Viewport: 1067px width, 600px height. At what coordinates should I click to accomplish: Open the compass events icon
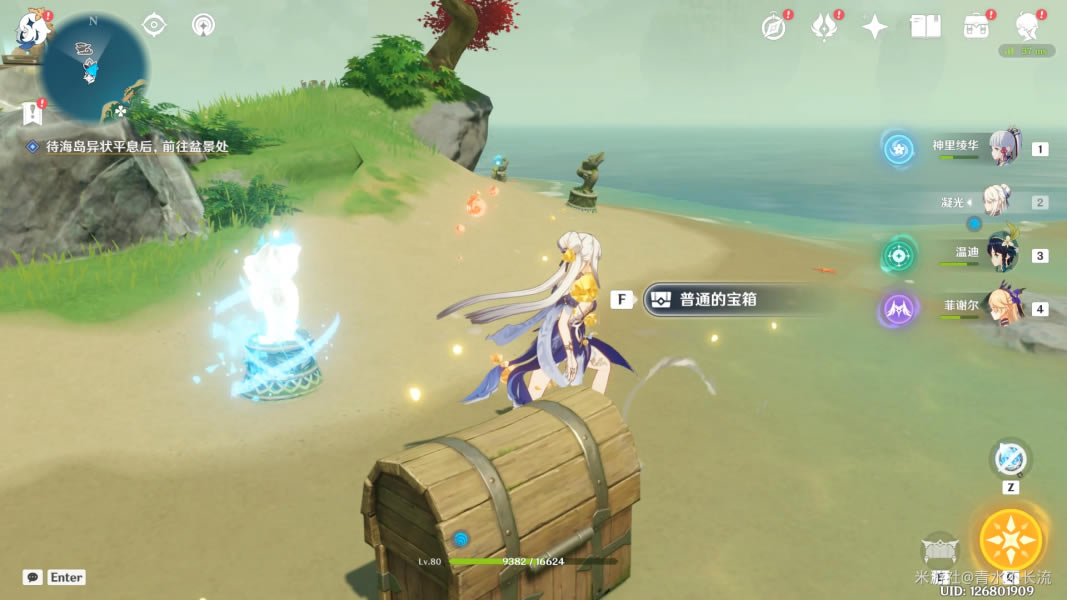(773, 27)
